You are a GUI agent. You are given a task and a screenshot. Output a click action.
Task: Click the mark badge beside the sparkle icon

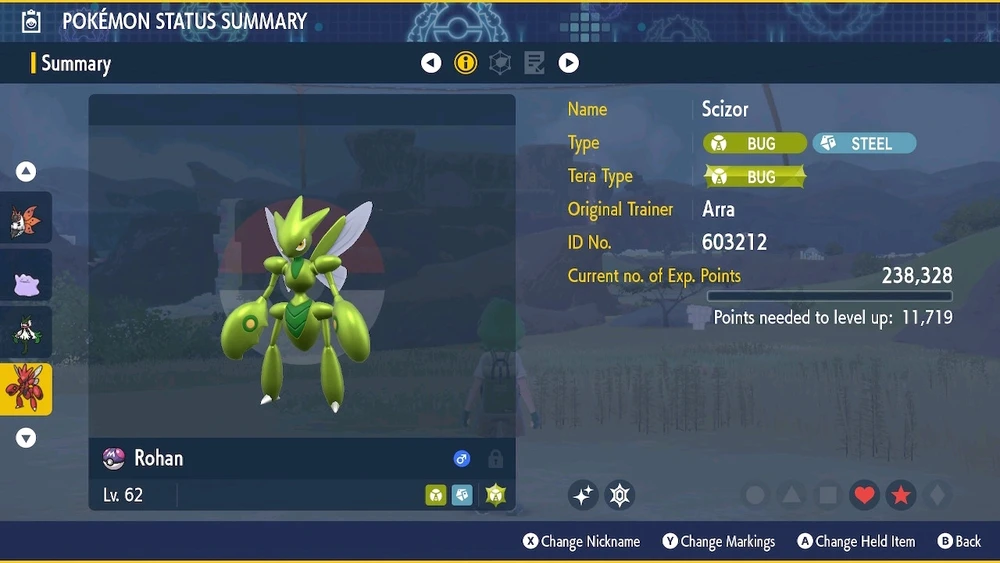(x=620, y=494)
